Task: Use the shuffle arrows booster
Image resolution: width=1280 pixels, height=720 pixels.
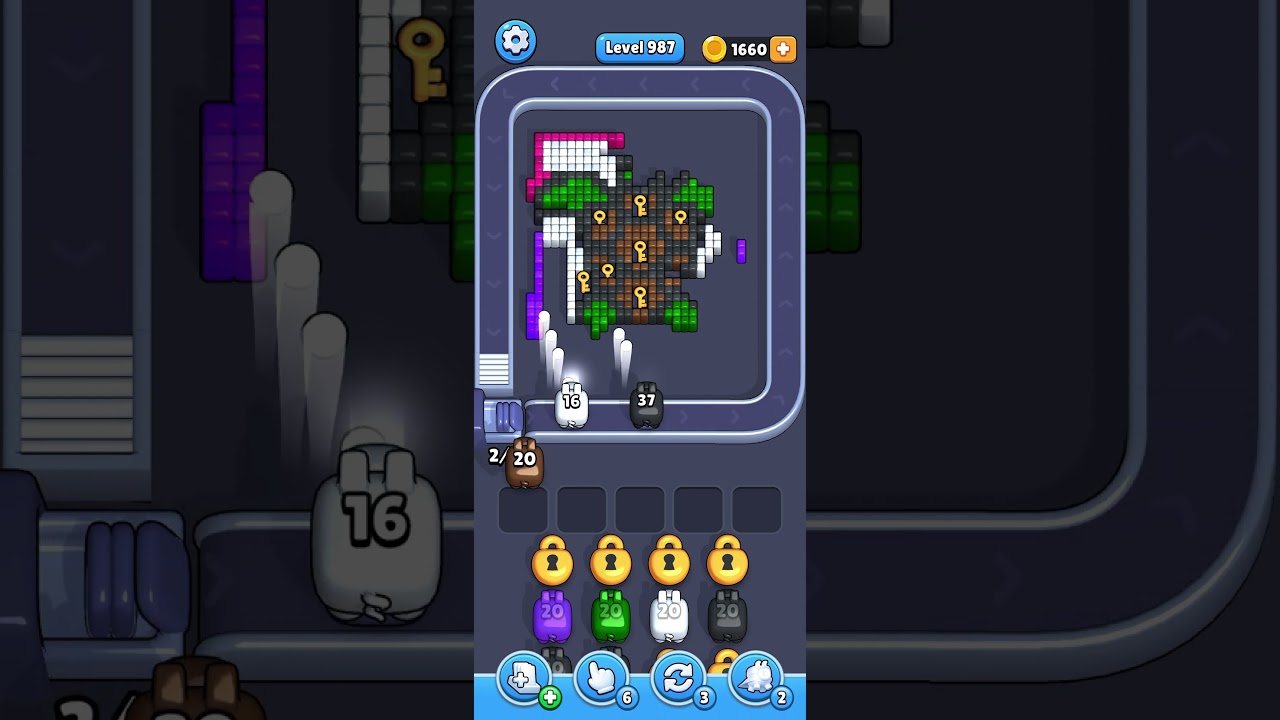Action: click(679, 680)
